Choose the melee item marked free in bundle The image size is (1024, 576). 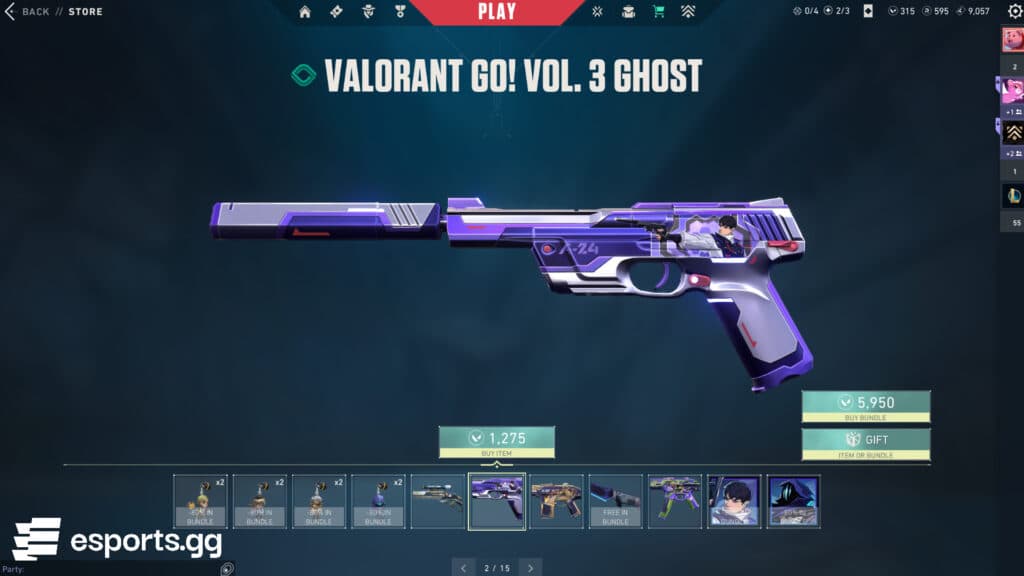(x=615, y=501)
